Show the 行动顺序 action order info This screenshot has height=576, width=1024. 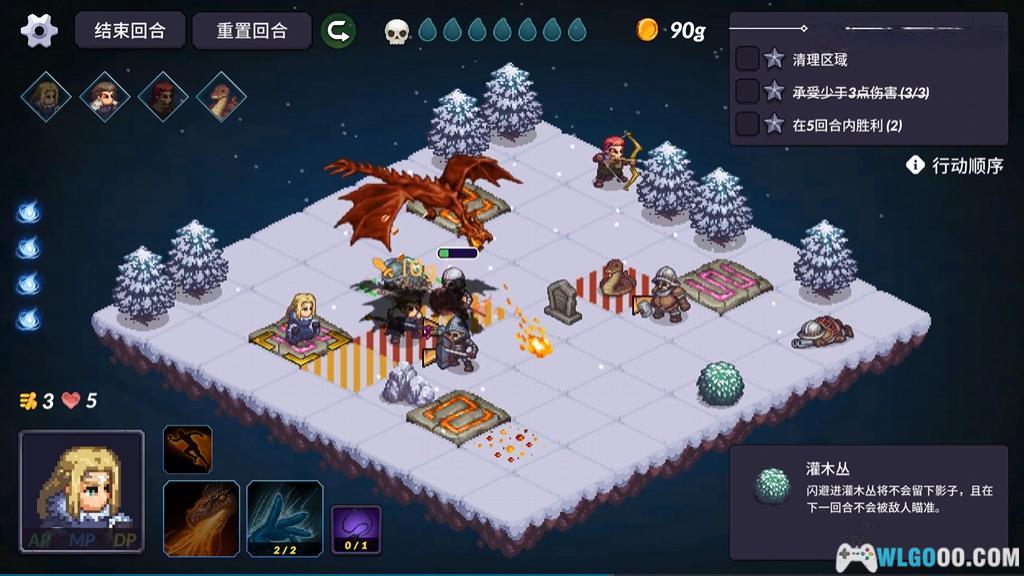click(955, 166)
